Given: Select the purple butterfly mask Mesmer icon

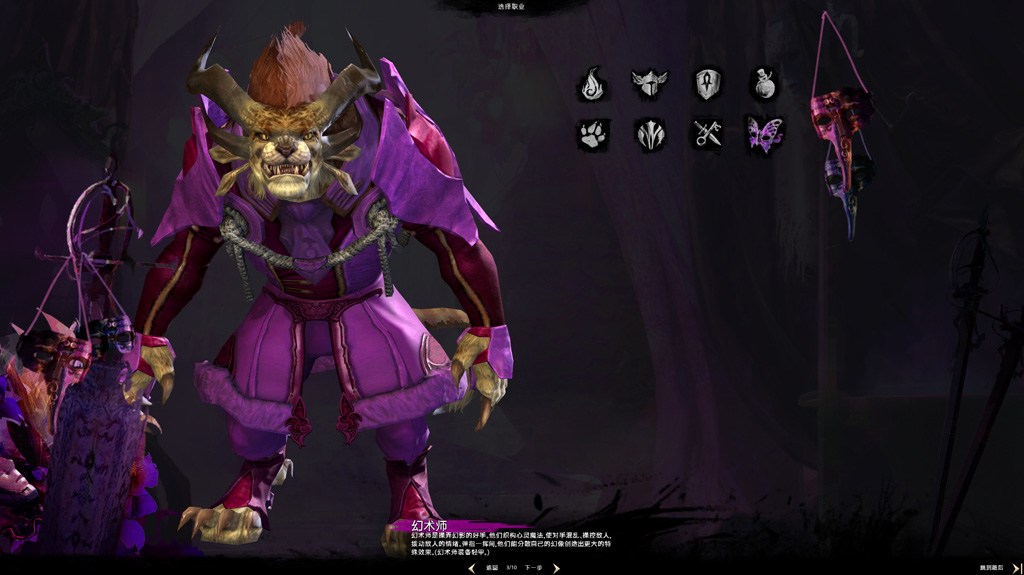Looking at the screenshot, I should (x=765, y=135).
